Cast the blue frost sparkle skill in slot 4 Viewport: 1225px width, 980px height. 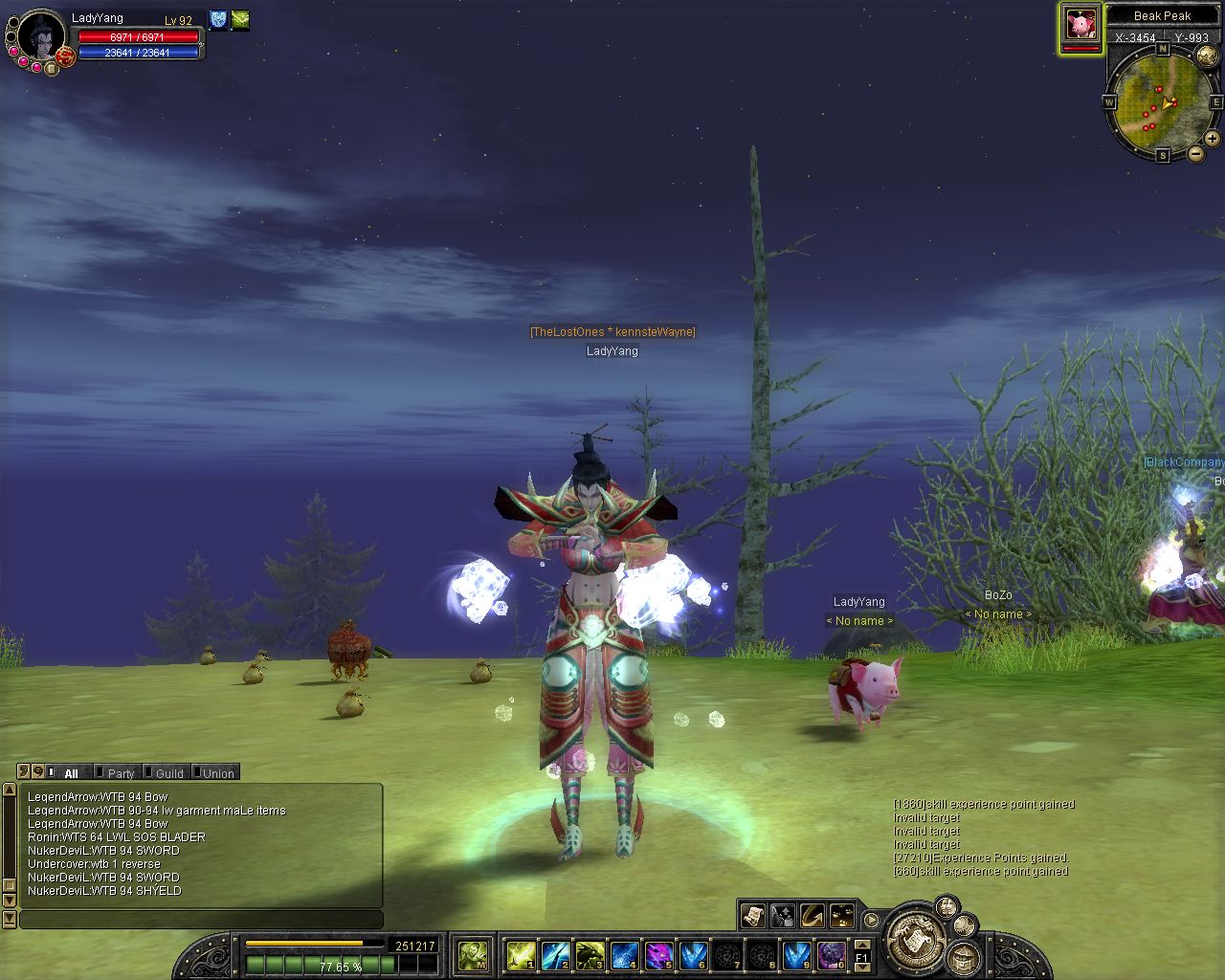(x=624, y=955)
